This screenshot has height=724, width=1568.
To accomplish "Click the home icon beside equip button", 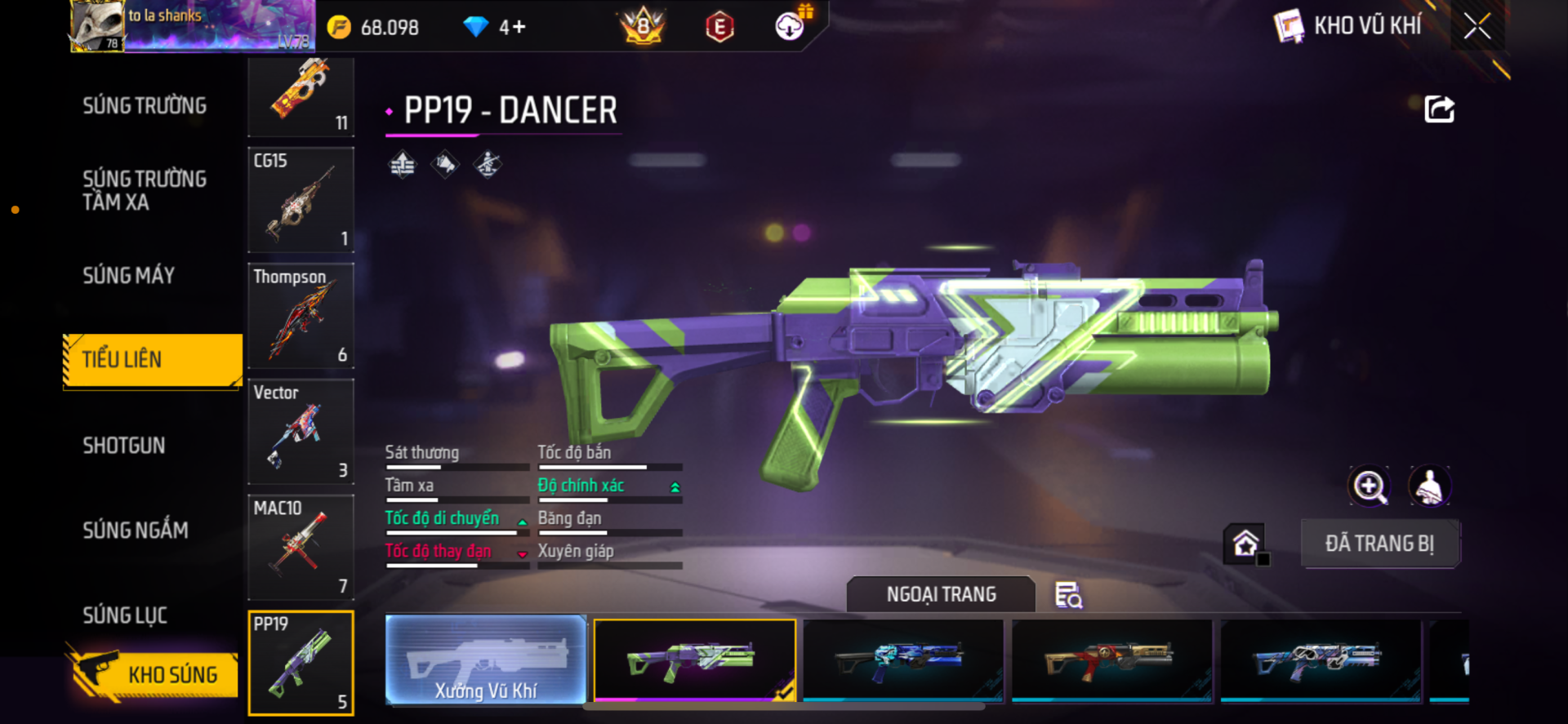I will [1245, 544].
